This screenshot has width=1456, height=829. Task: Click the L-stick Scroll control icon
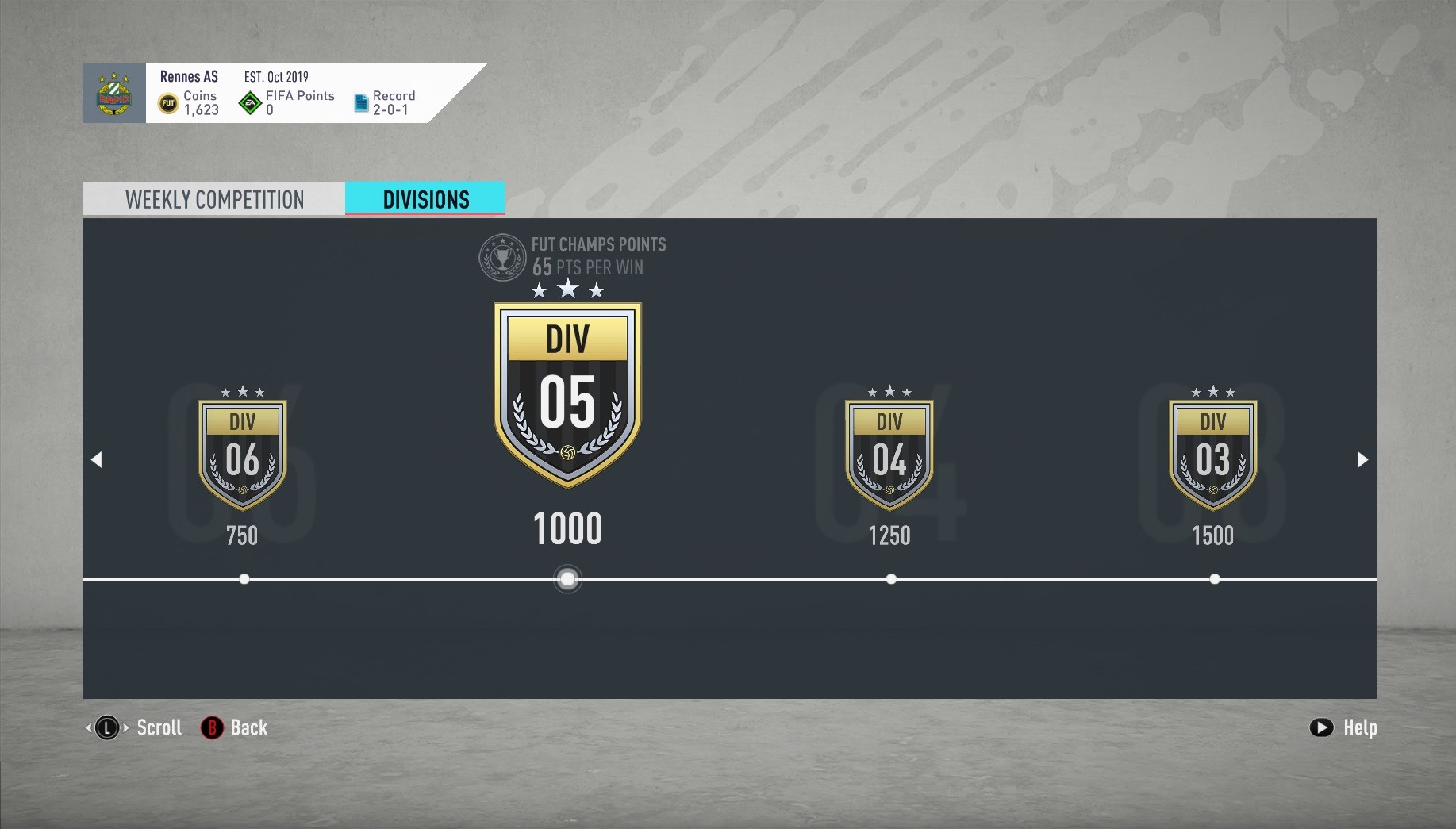[107, 727]
